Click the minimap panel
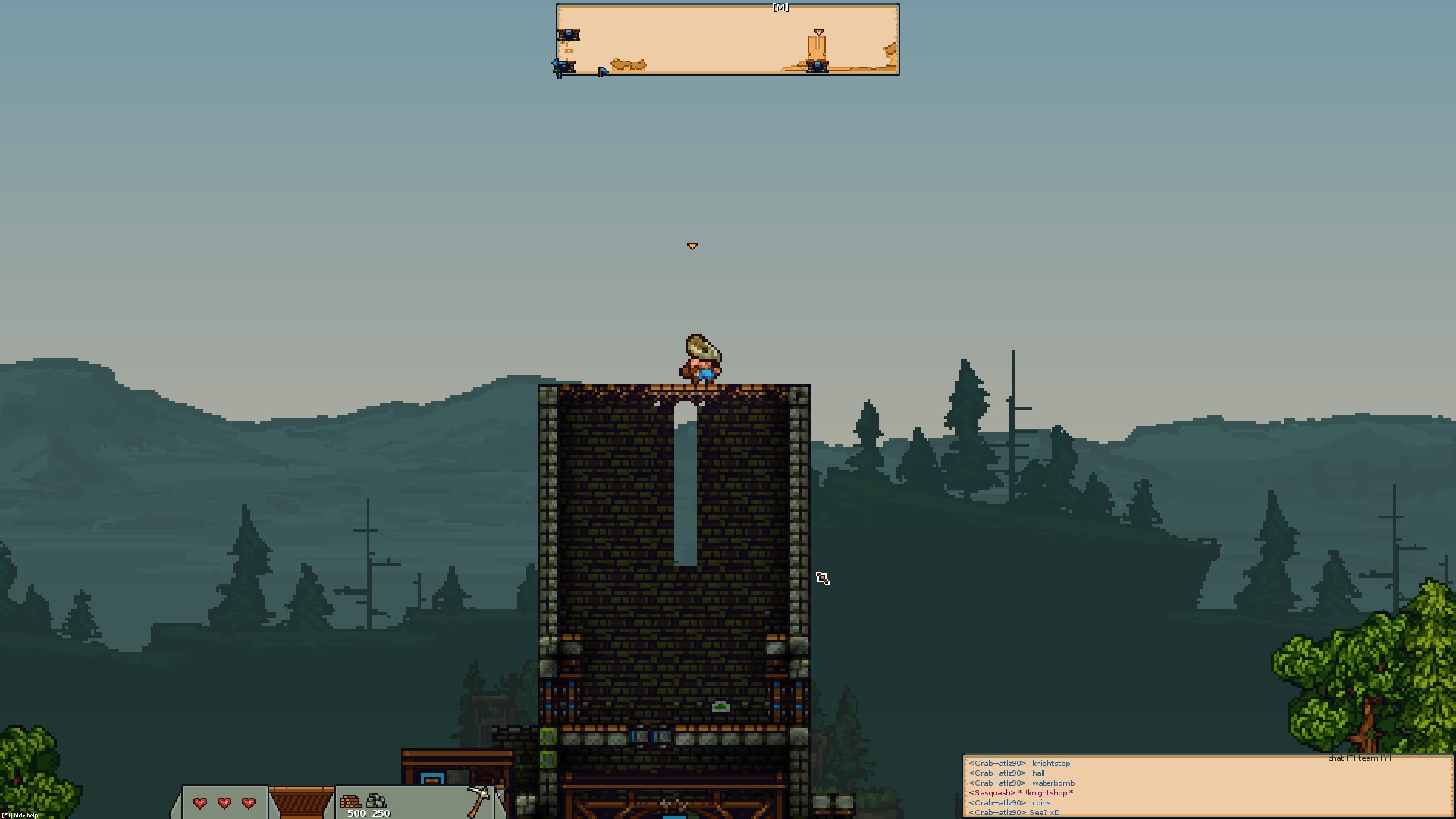The height and width of the screenshot is (819, 1456). [x=727, y=39]
